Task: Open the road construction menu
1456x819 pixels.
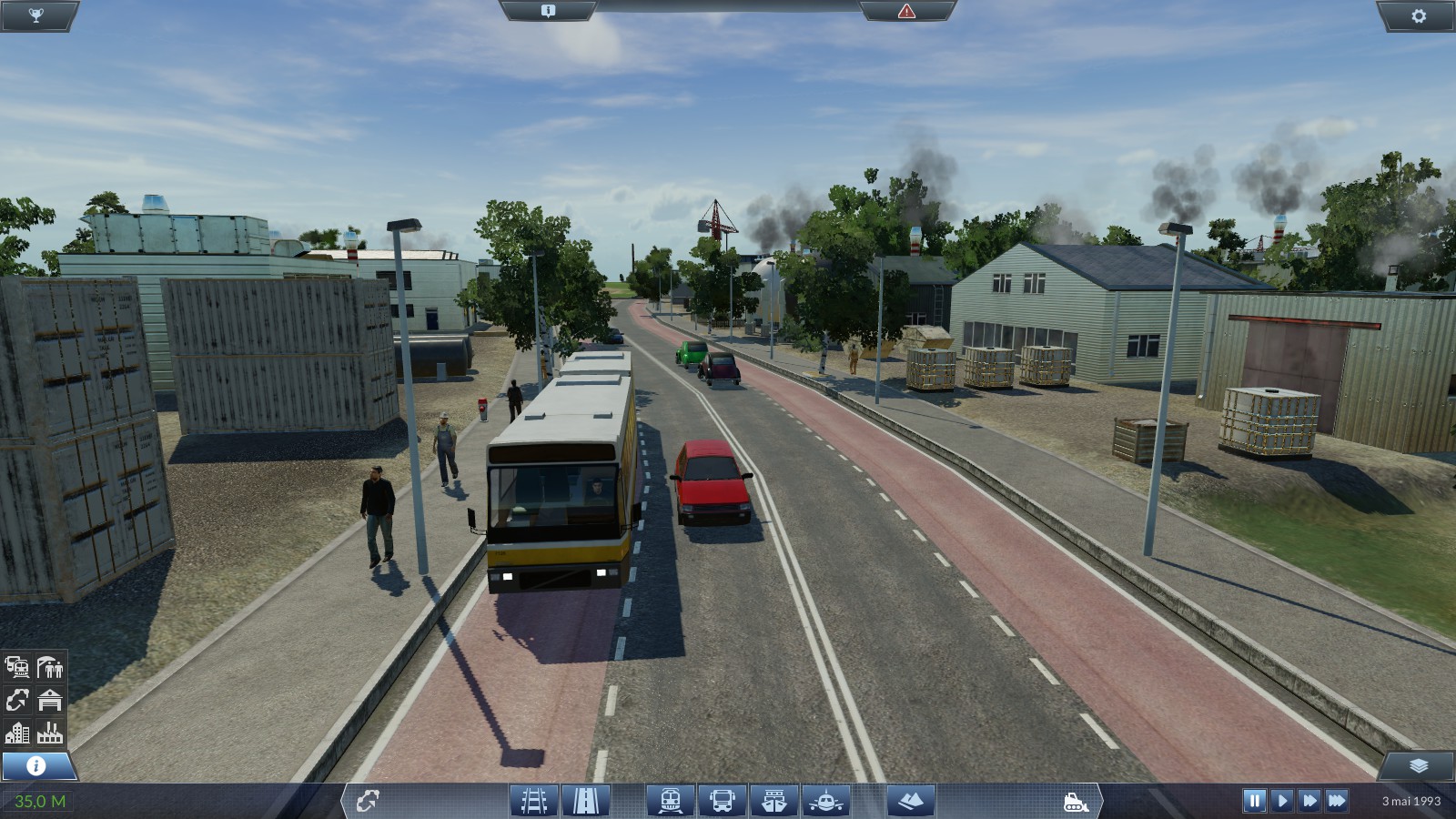Action: coord(586,801)
